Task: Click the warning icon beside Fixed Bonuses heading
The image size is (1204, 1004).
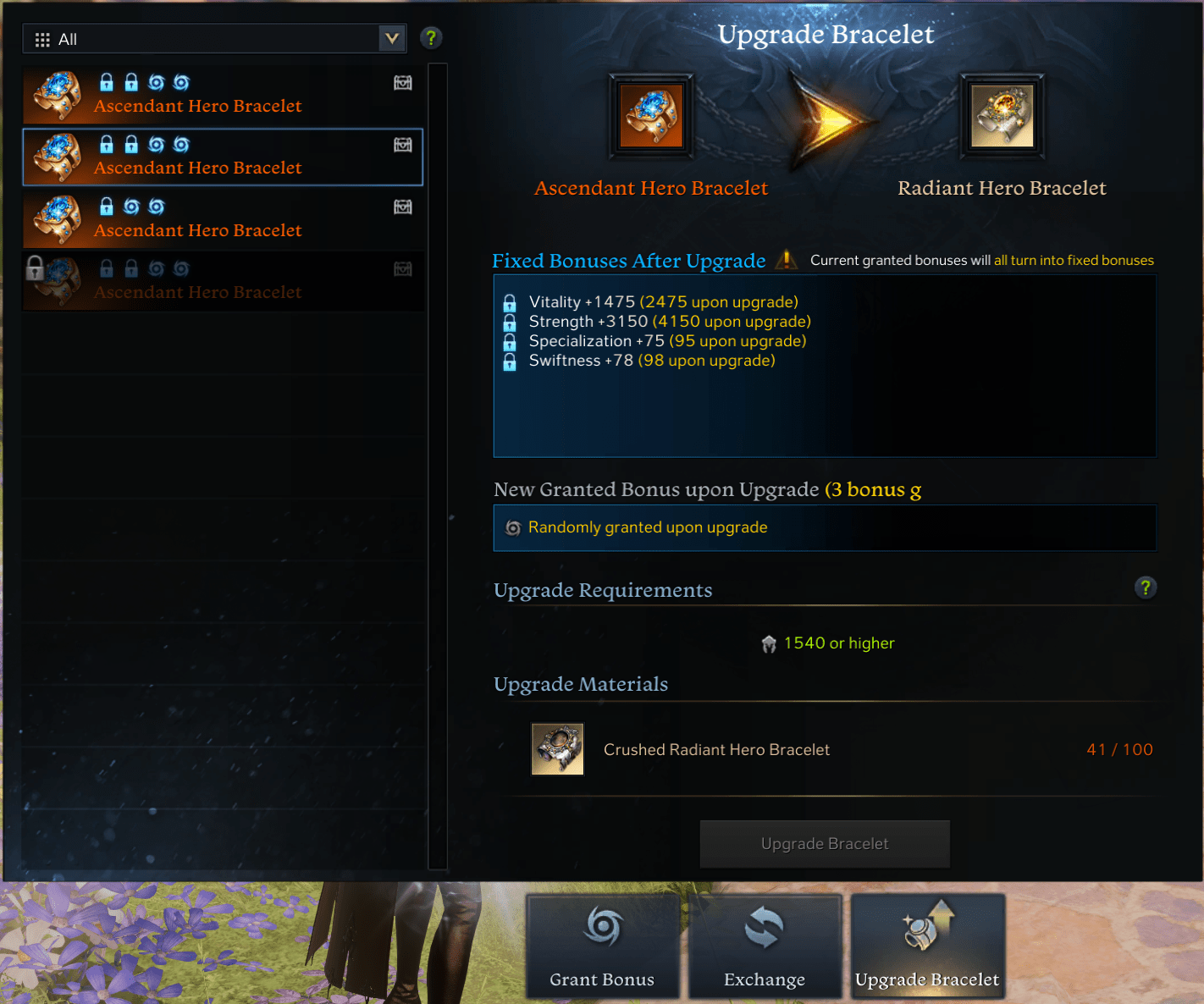Action: tap(786, 261)
